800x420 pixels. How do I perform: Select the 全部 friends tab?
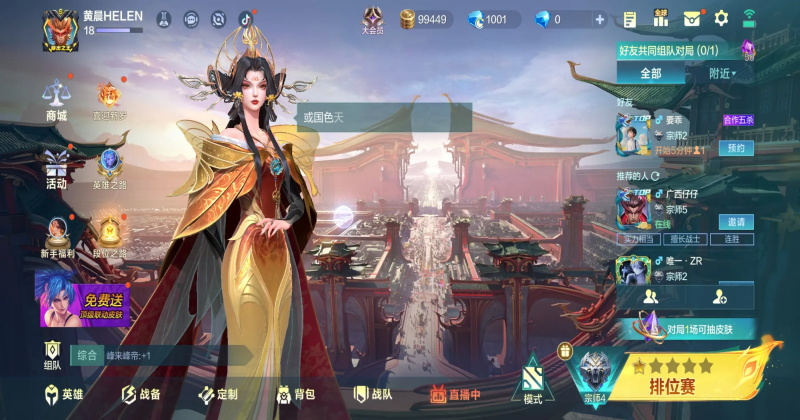click(650, 73)
